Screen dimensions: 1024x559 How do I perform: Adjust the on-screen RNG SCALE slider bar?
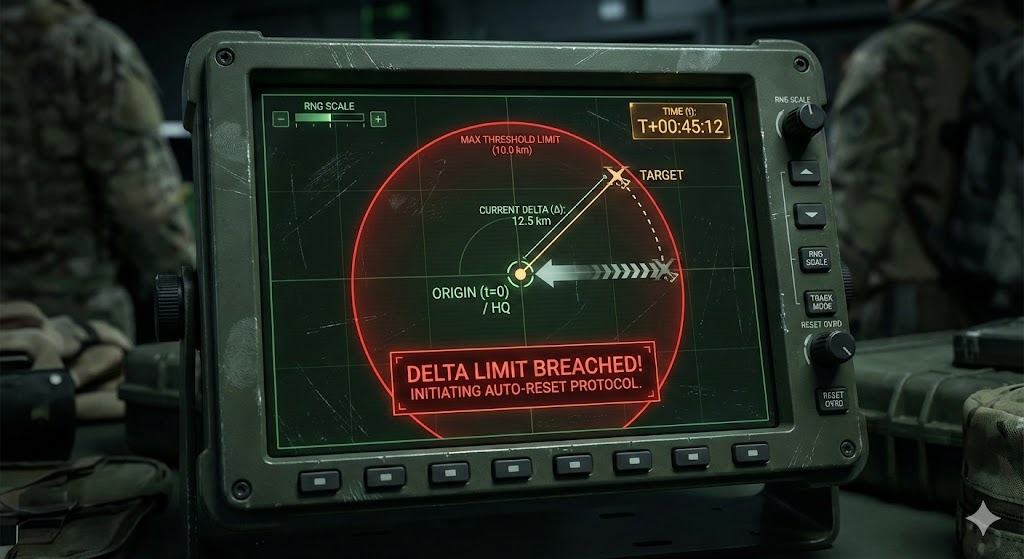click(329, 119)
